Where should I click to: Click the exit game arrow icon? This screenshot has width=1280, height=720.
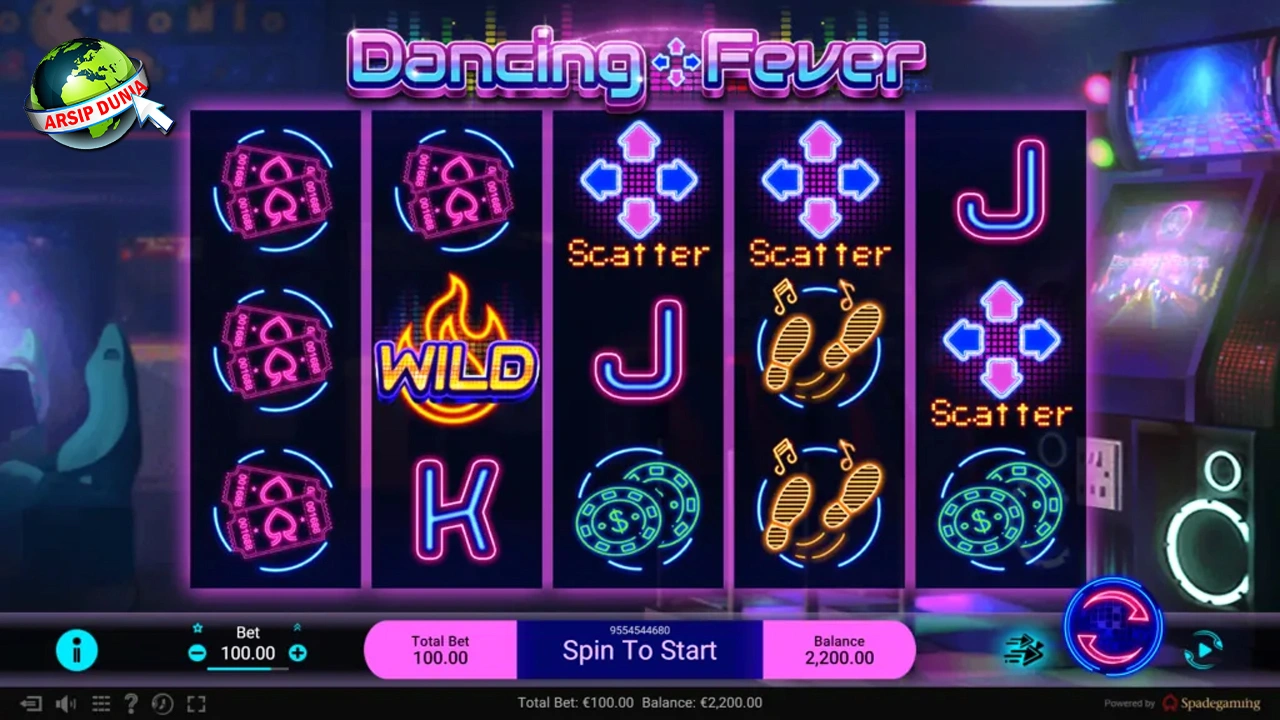click(30, 703)
